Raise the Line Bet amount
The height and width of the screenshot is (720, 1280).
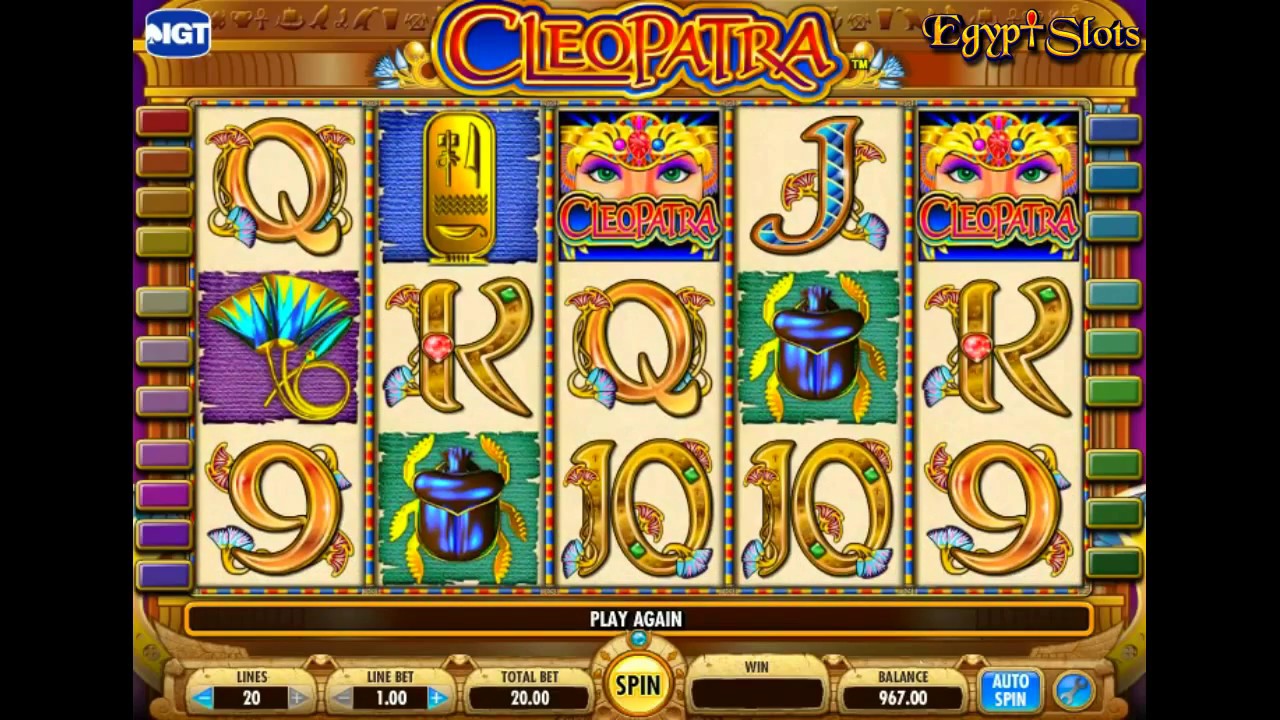pos(437,697)
